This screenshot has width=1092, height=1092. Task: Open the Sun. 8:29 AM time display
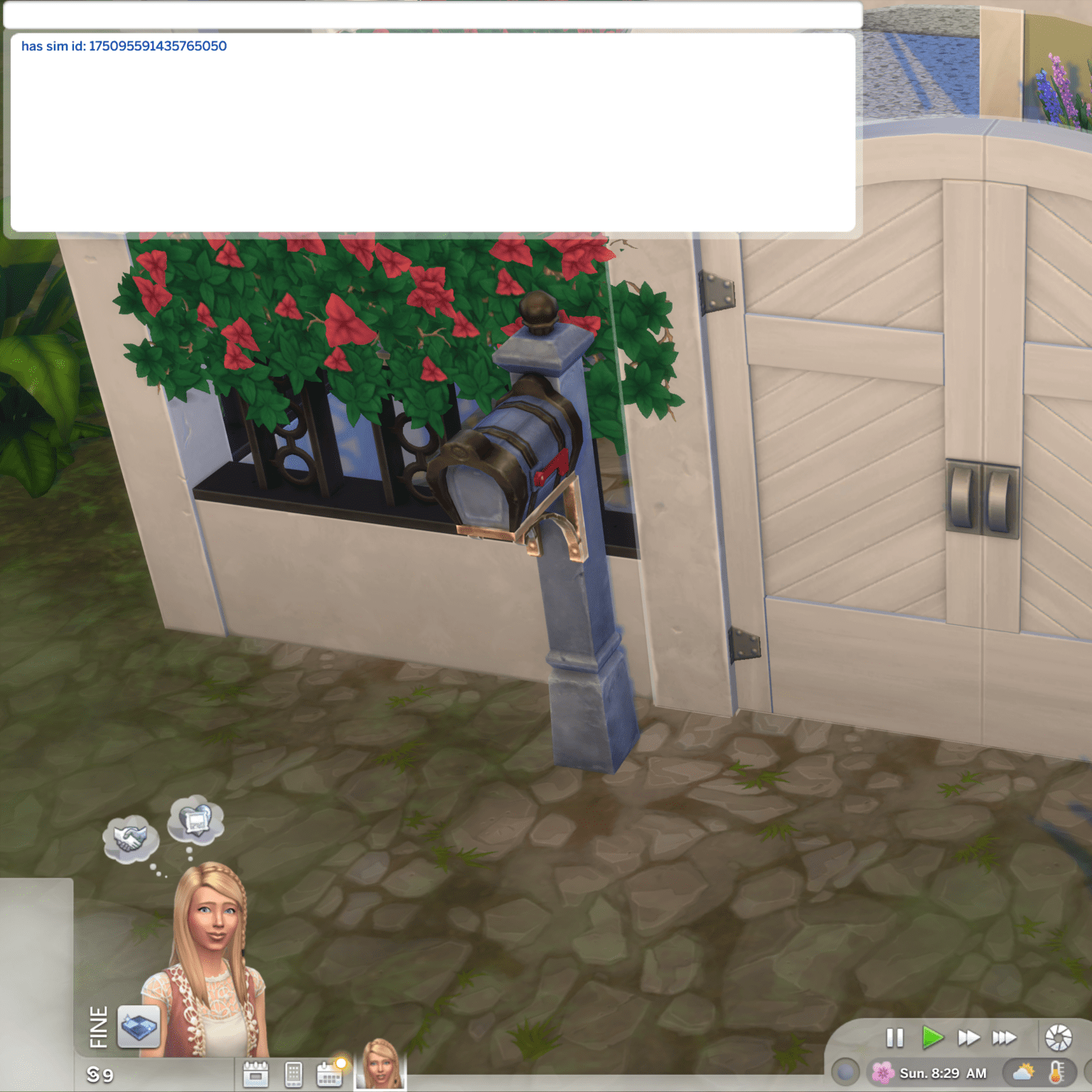pyautogui.click(x=942, y=1072)
